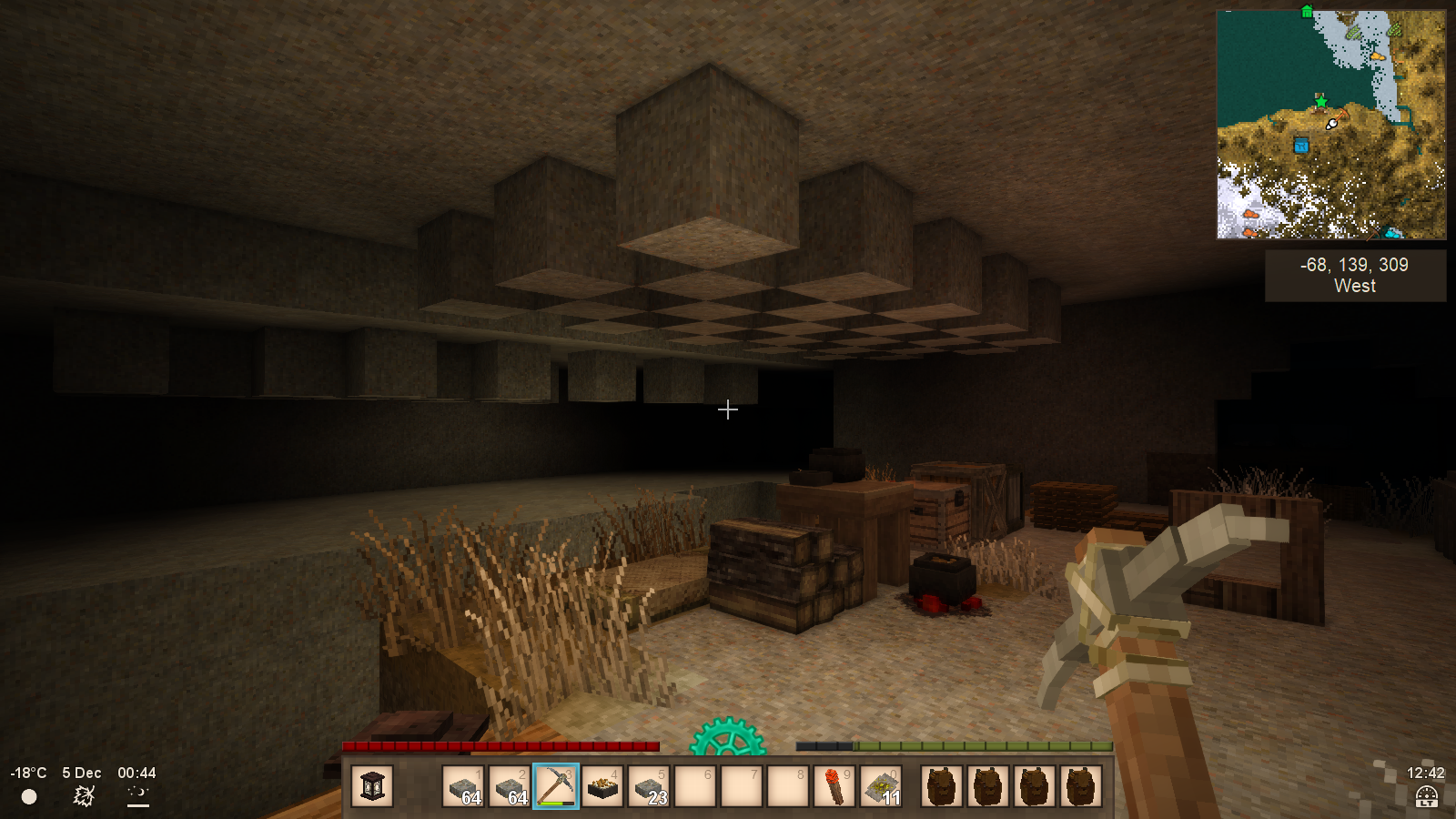Image resolution: width=1456 pixels, height=819 pixels.
Task: Click the cyan ore marker on minimap
Action: point(1391,232)
